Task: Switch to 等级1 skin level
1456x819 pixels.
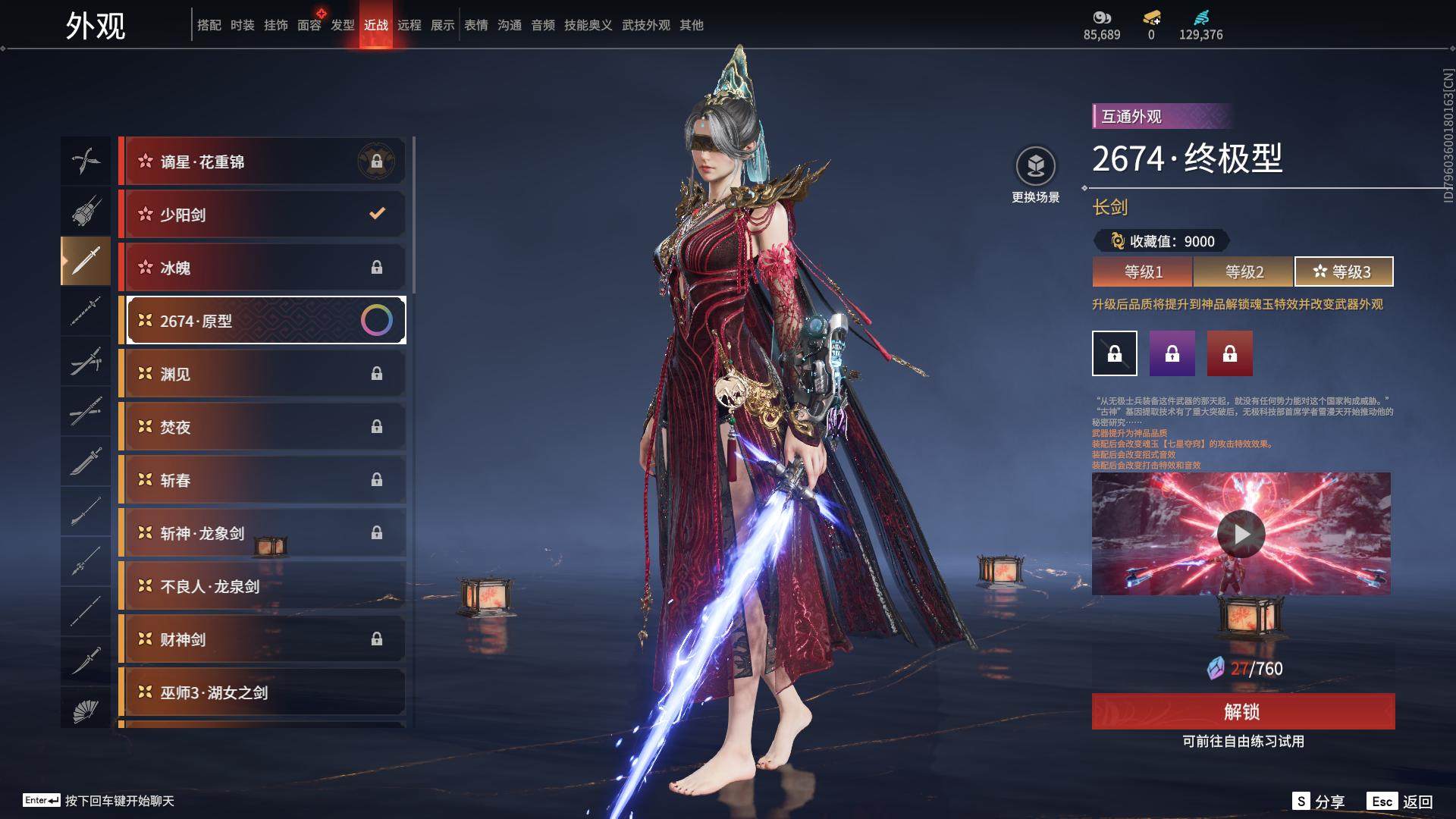Action: tap(1143, 271)
